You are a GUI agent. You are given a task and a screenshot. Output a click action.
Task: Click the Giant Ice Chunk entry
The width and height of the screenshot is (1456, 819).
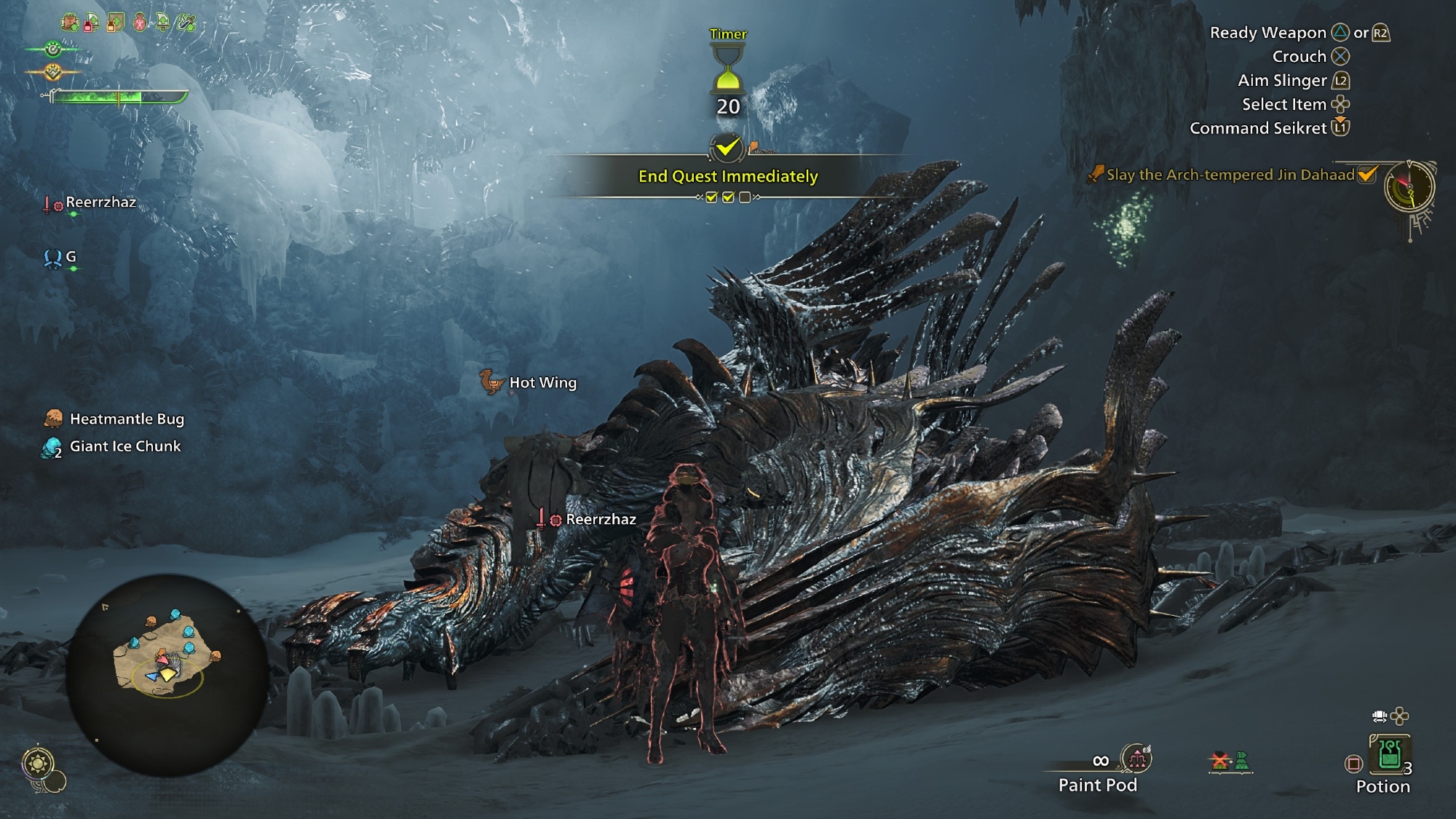pos(124,446)
